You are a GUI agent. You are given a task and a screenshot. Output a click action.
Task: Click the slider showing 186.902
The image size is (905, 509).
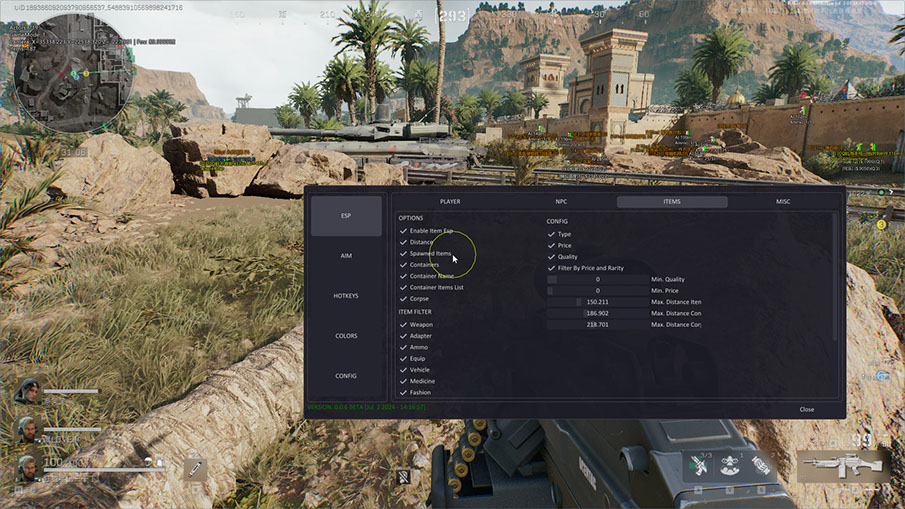tap(597, 313)
